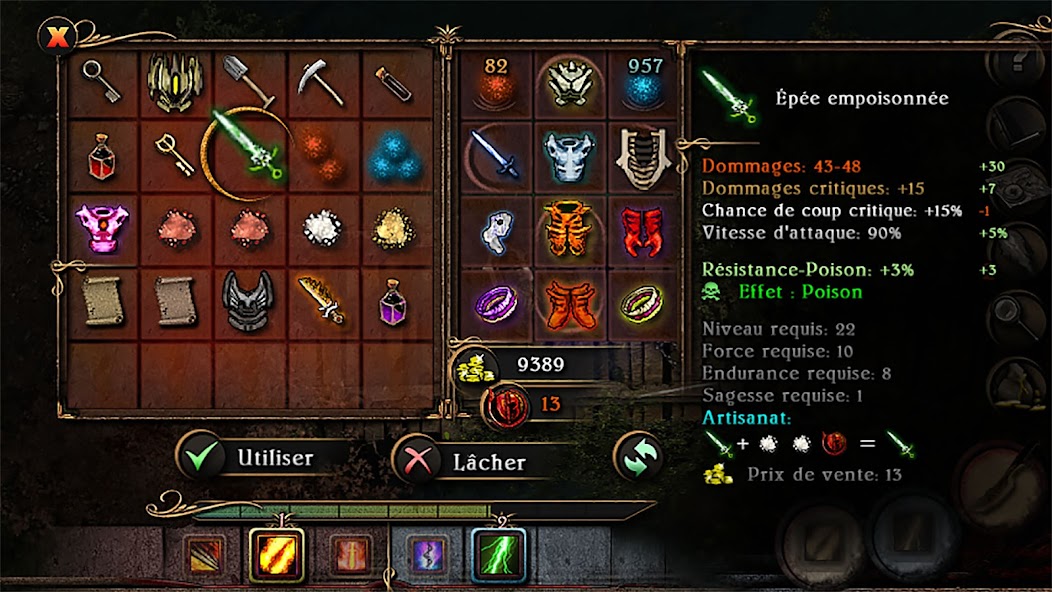Select the equipped red gauntlets

click(x=641, y=228)
